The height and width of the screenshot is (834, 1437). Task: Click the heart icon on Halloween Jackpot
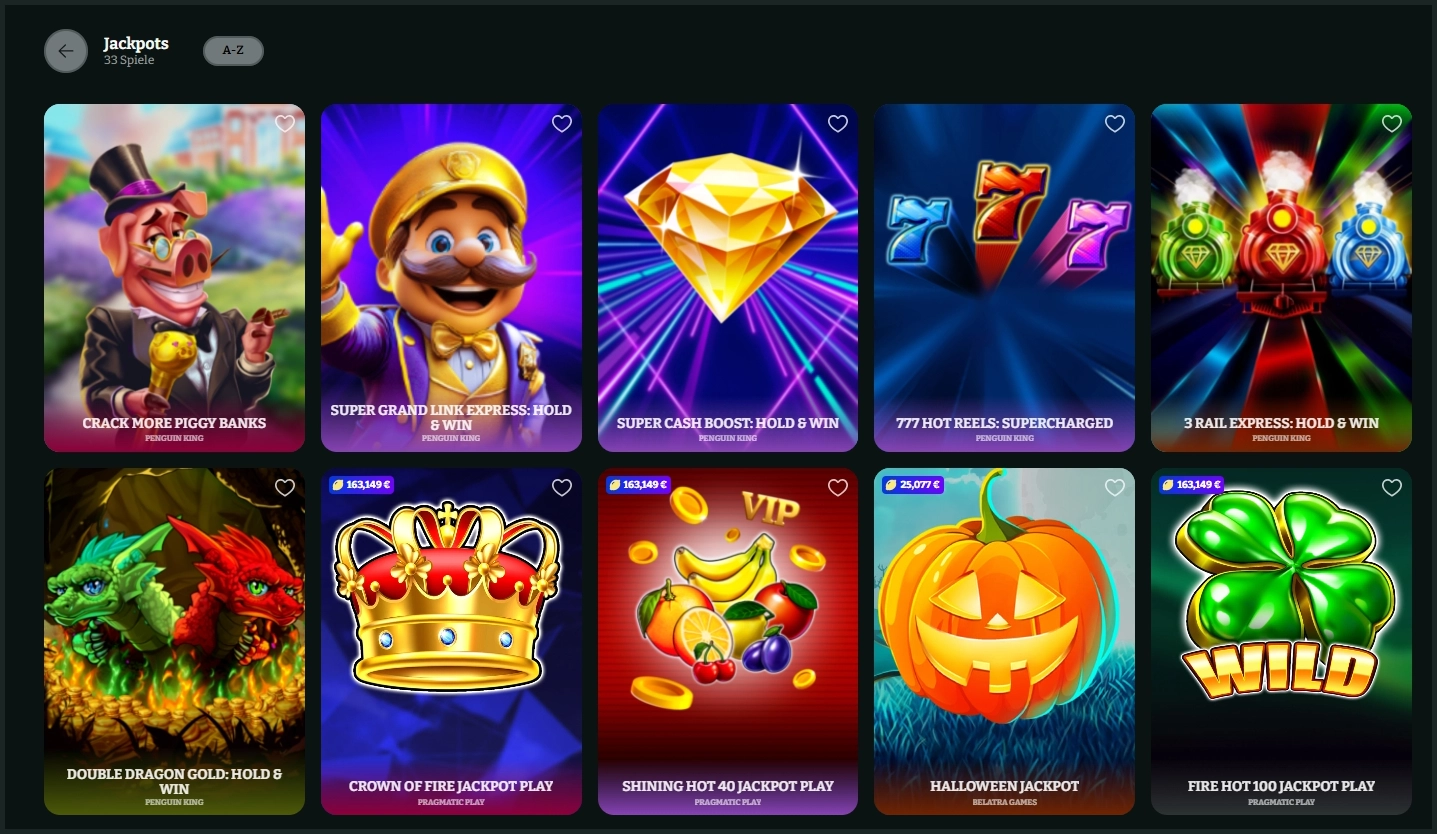point(1114,487)
